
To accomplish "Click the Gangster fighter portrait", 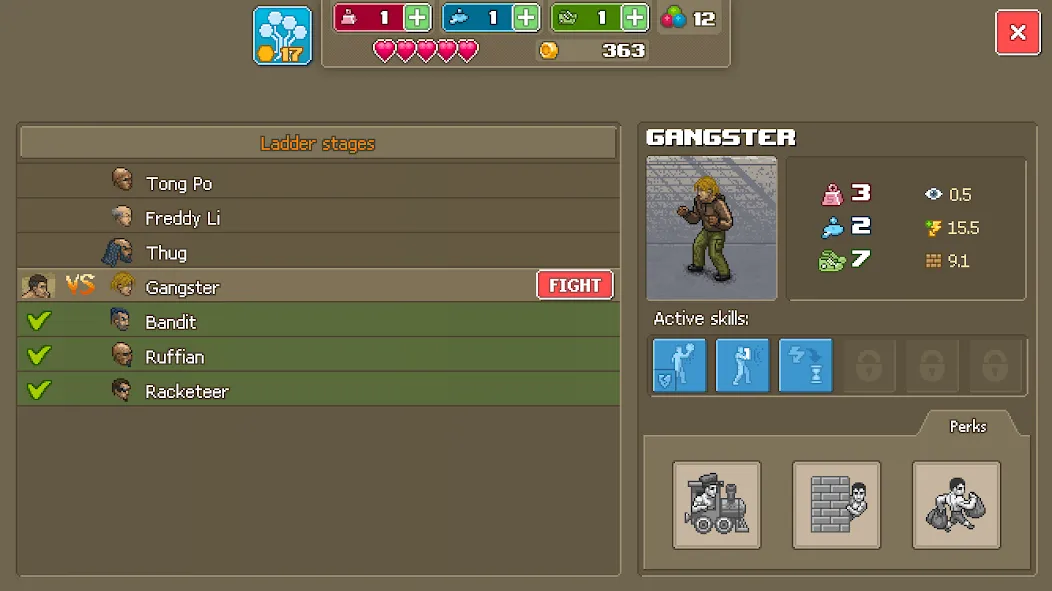I will [x=712, y=228].
